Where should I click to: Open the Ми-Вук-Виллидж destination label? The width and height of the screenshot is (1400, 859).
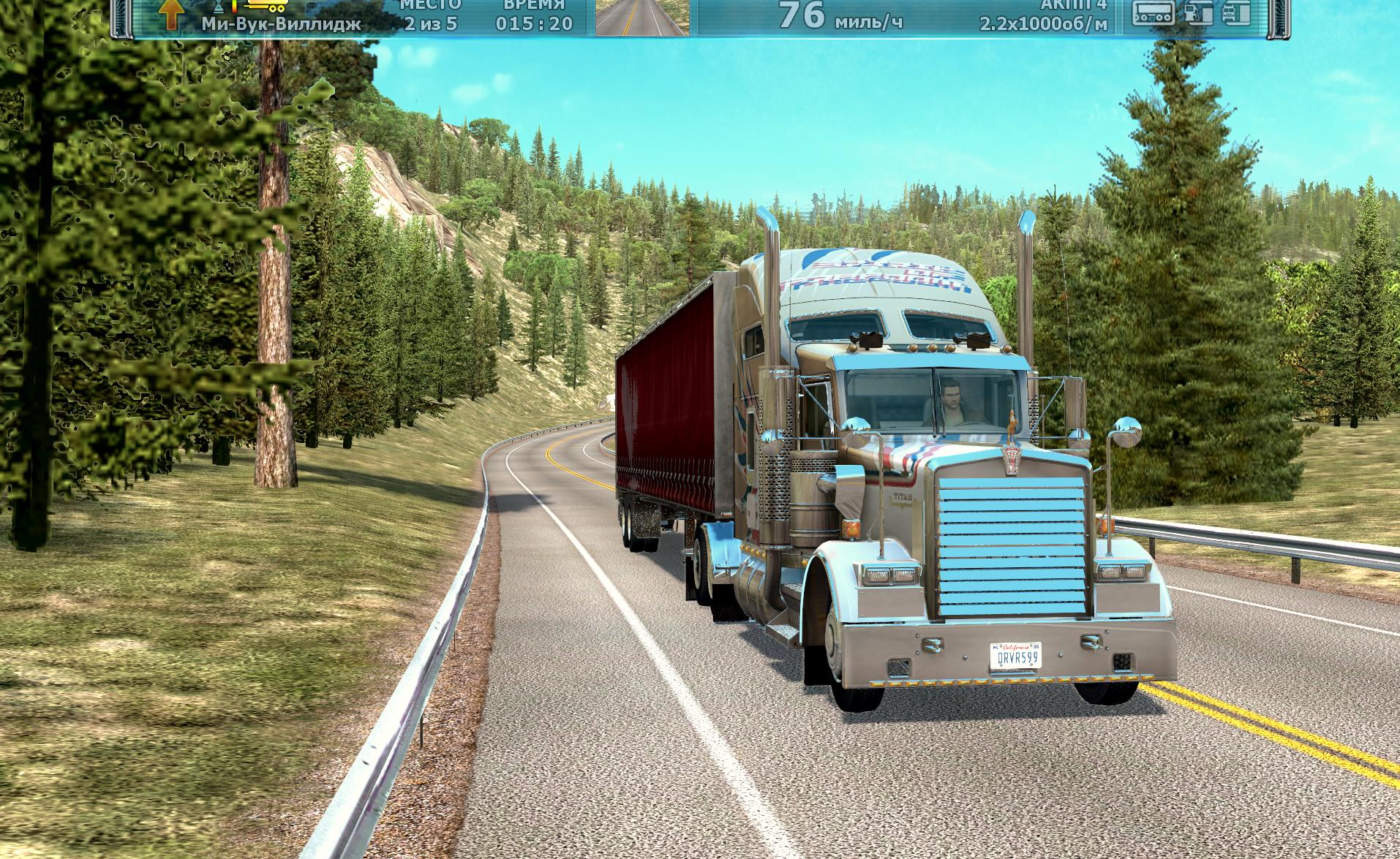pyautogui.click(x=281, y=24)
